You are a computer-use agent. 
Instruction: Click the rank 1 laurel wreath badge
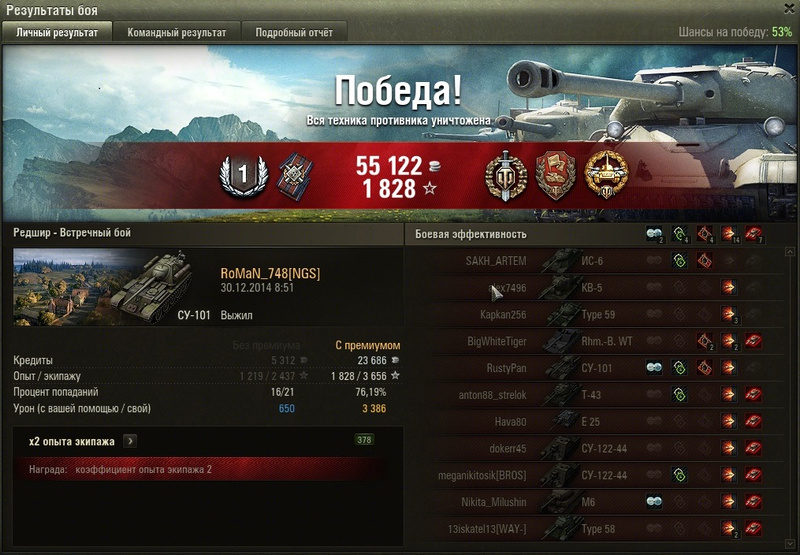[241, 175]
